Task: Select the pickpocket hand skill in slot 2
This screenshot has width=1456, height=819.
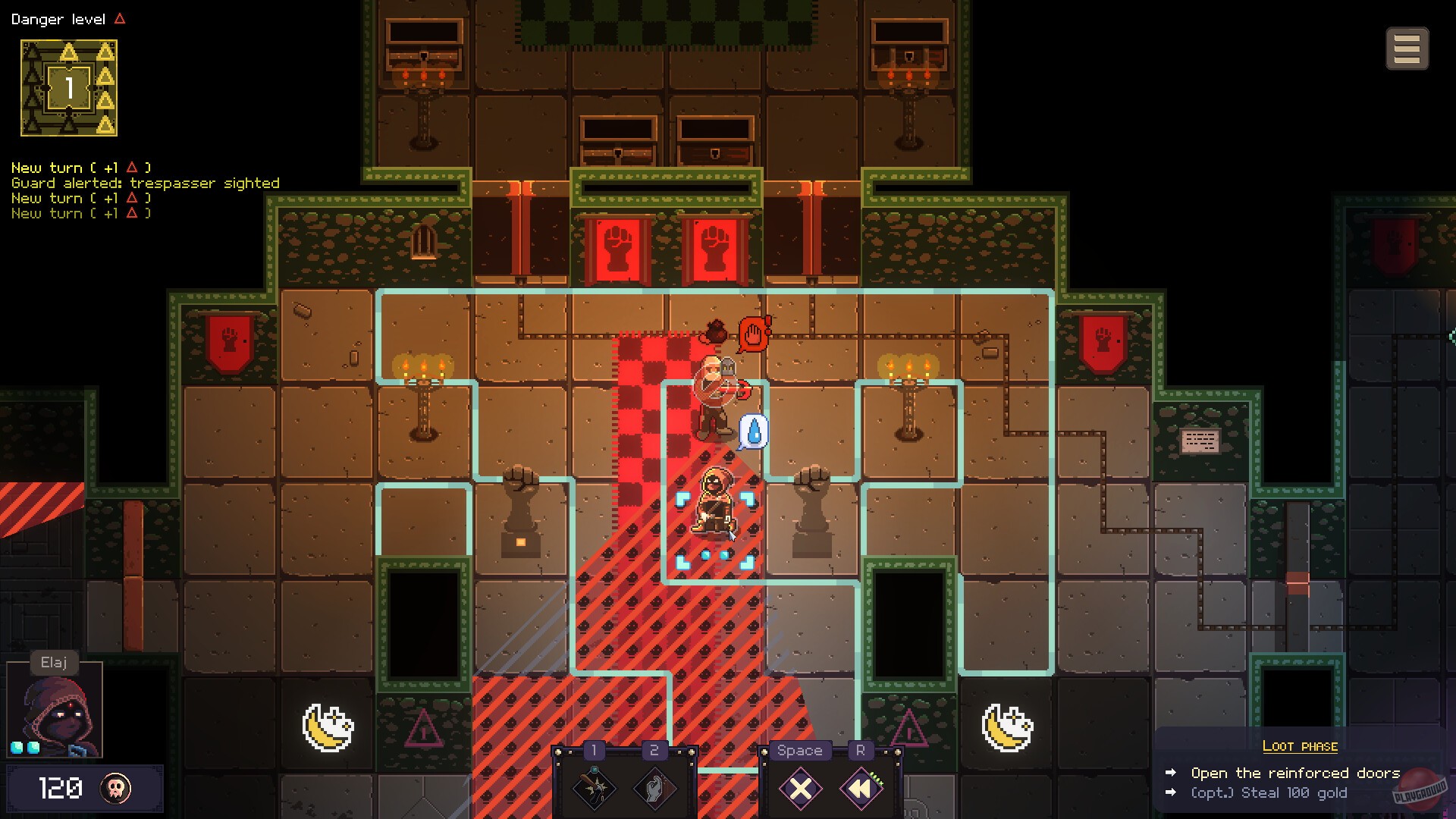Action: [x=654, y=789]
